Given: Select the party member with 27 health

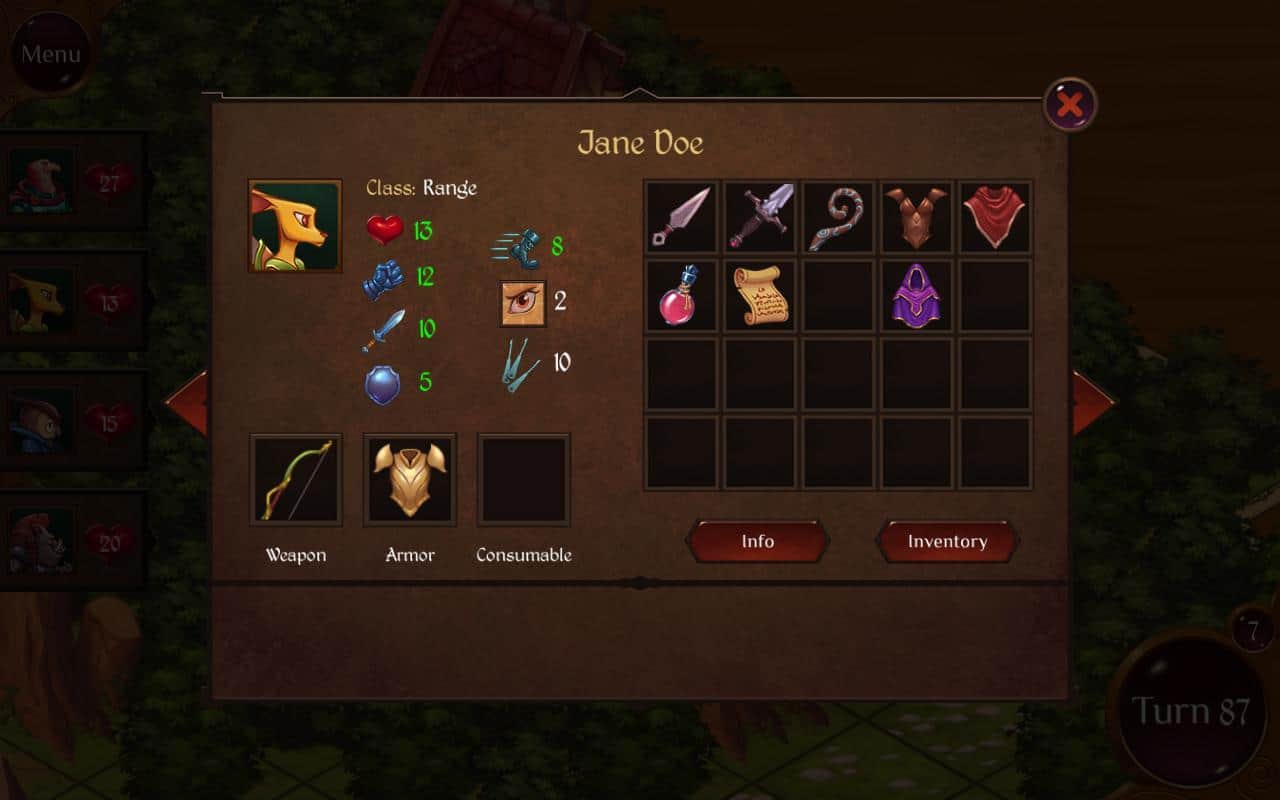Looking at the screenshot, I should click(x=72, y=181).
